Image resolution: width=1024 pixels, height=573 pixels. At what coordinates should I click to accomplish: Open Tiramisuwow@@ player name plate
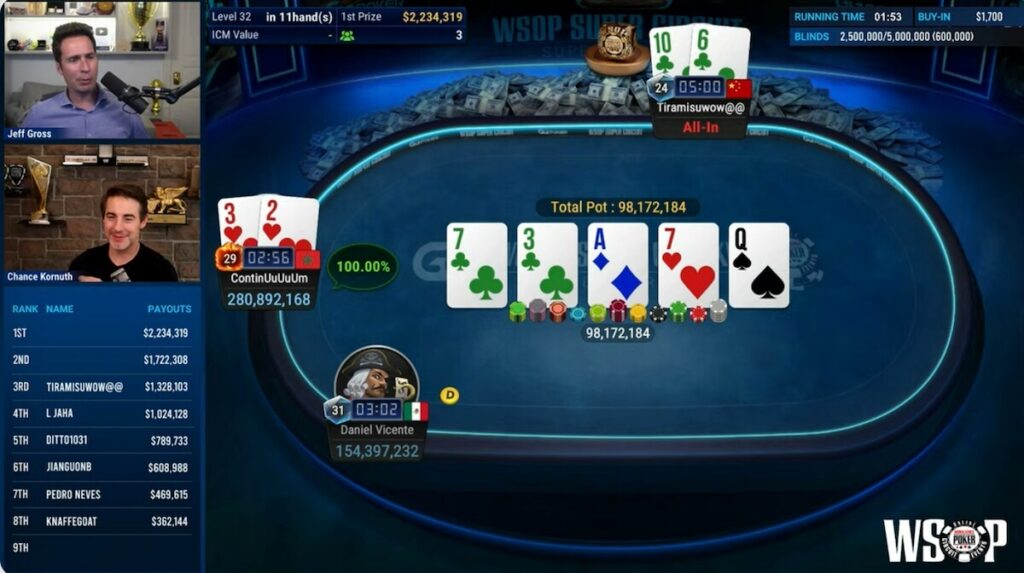pyautogui.click(x=700, y=108)
